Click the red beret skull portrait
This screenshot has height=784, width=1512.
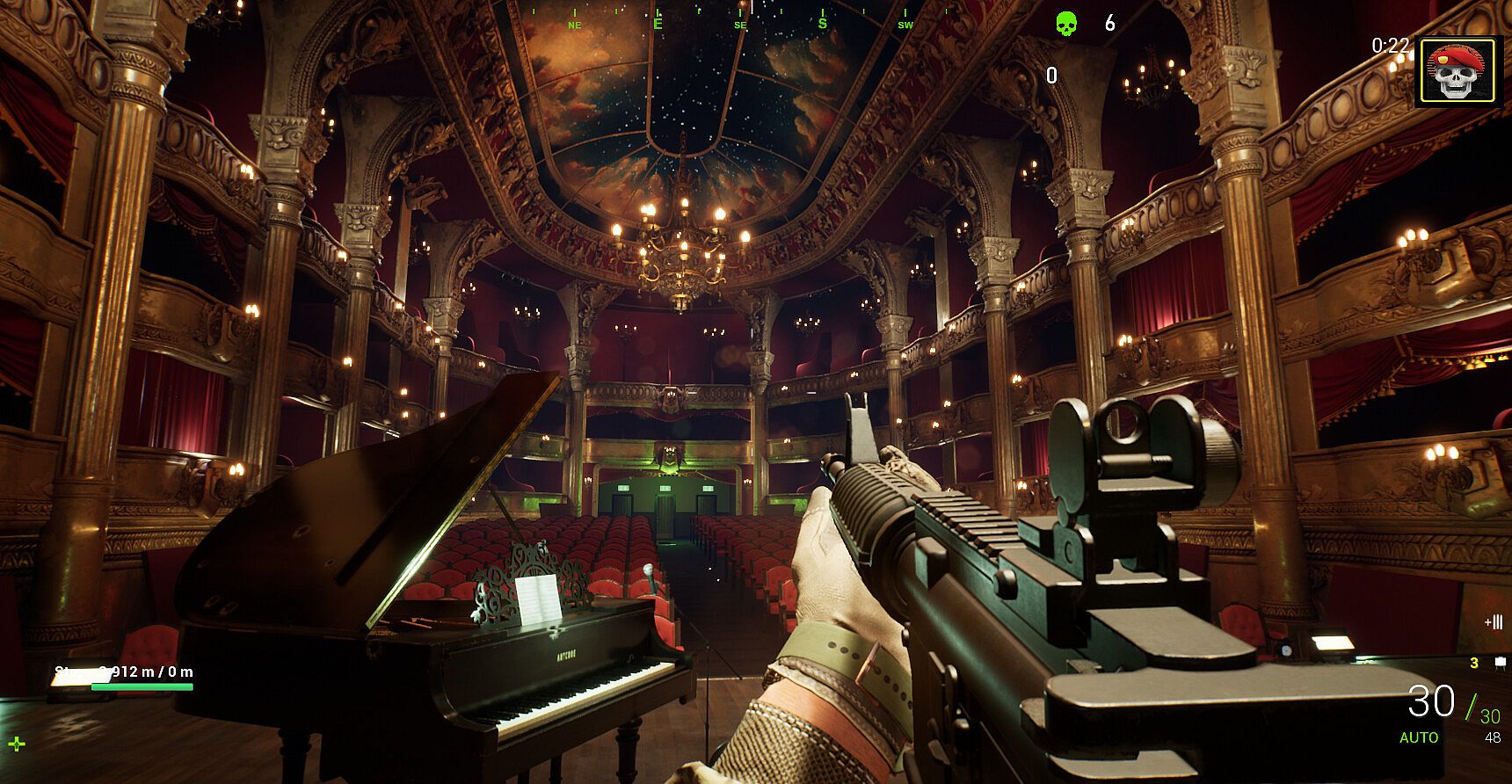tap(1458, 71)
